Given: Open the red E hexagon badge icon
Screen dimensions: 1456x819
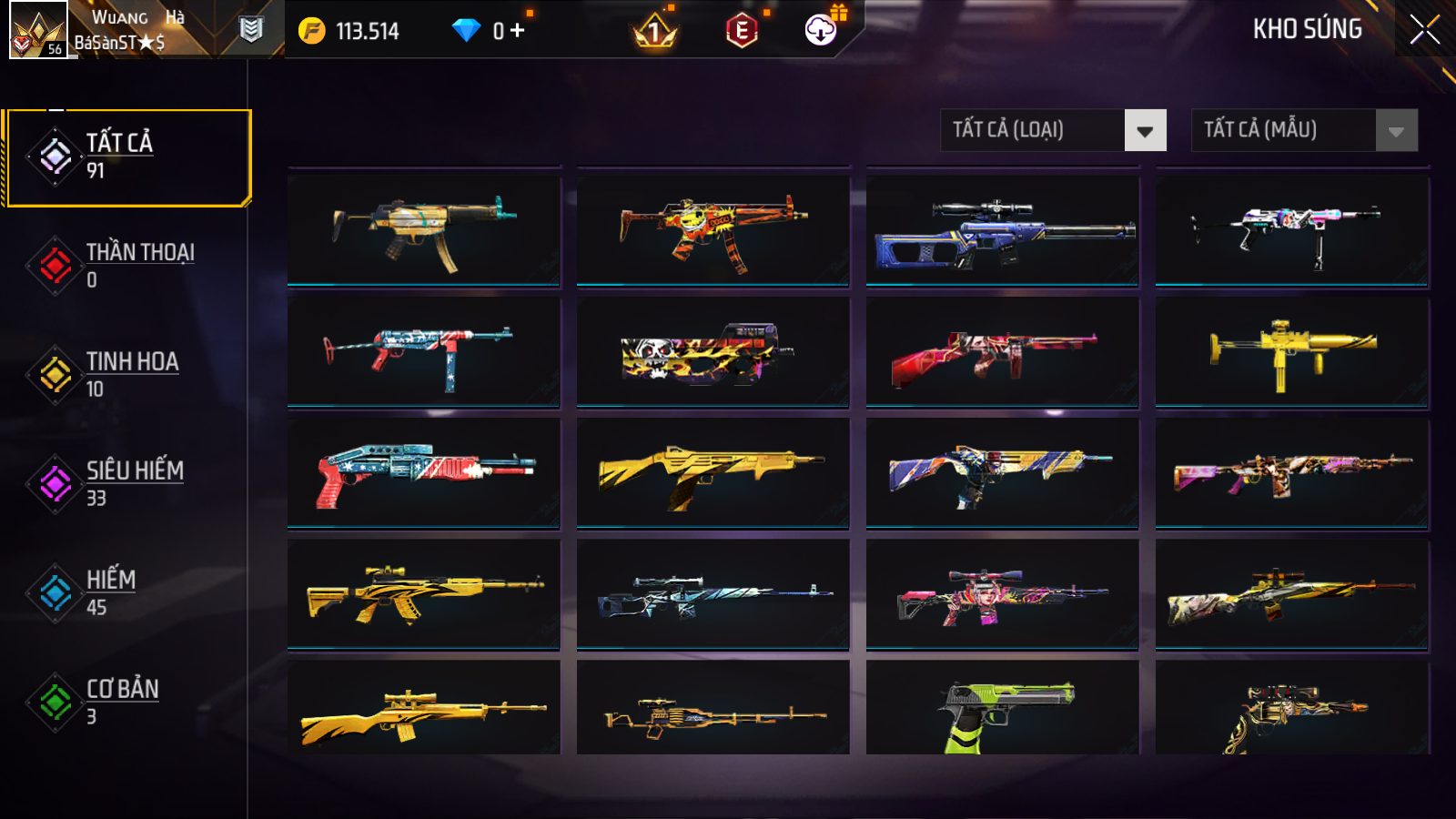Looking at the screenshot, I should click(742, 32).
